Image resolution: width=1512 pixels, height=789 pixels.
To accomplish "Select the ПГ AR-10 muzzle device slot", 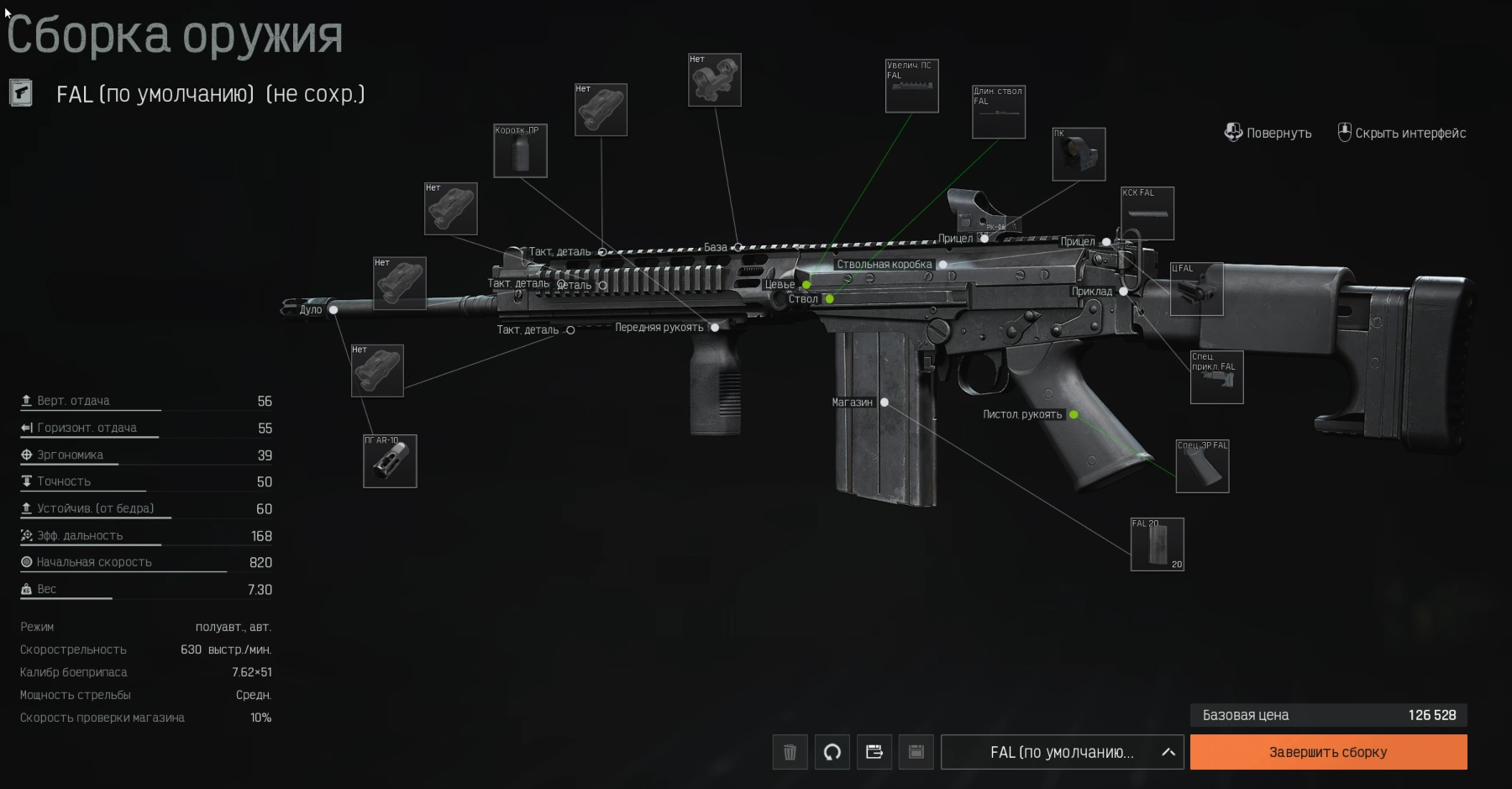I will point(390,461).
